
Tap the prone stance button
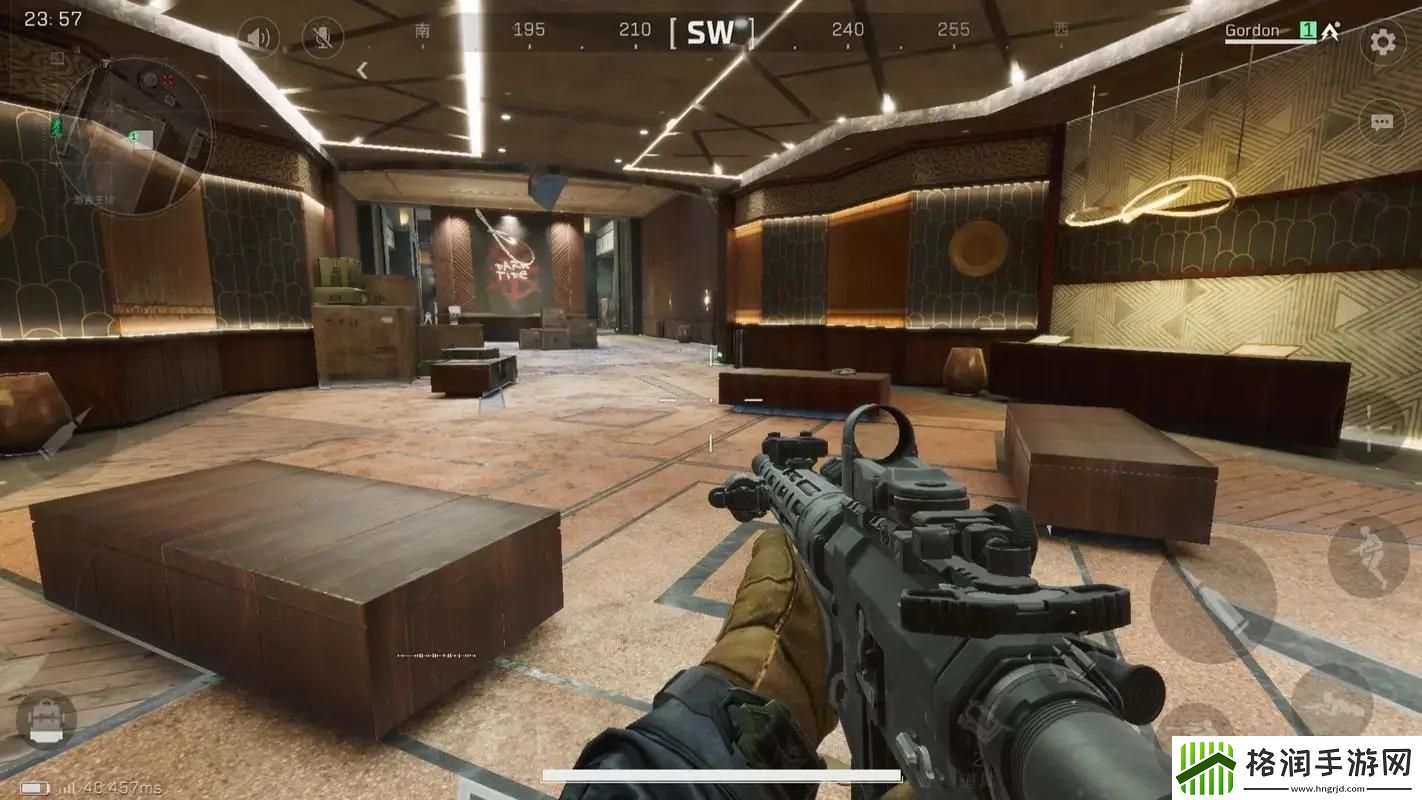[1331, 699]
